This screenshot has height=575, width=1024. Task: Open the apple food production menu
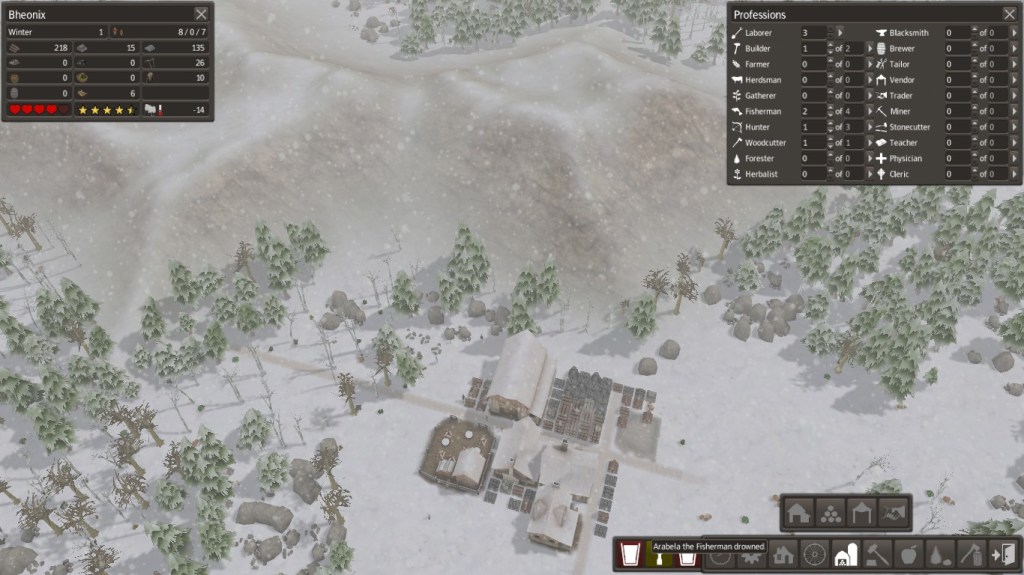pyautogui.click(x=908, y=553)
